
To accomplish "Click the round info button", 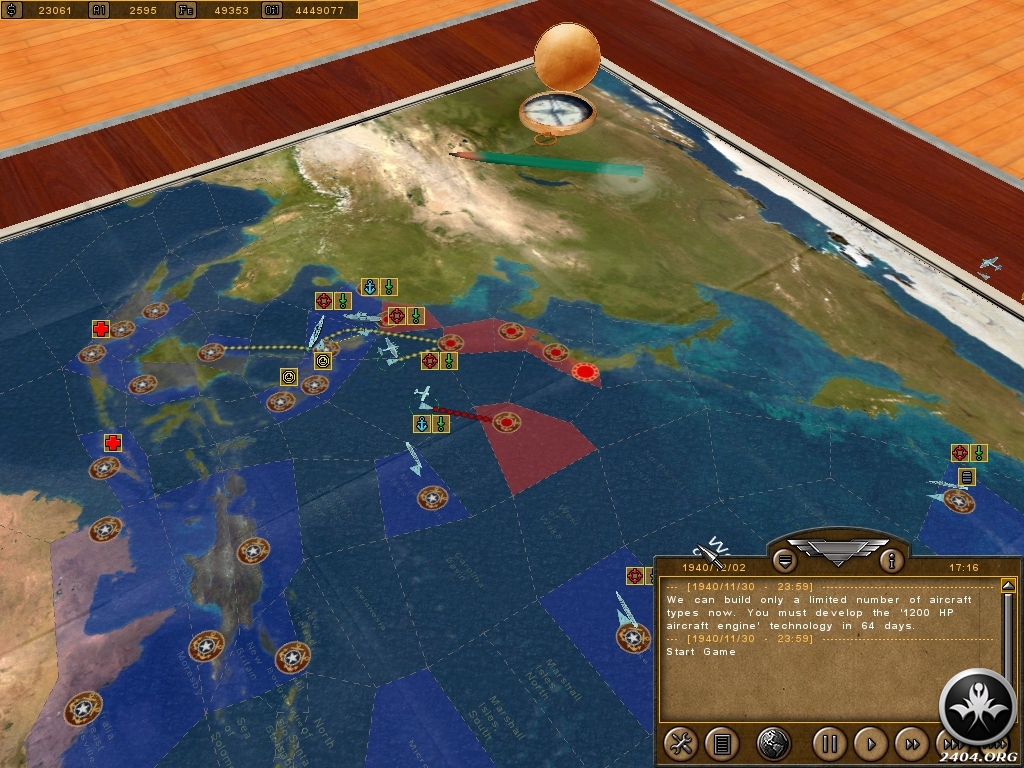I will click(892, 559).
